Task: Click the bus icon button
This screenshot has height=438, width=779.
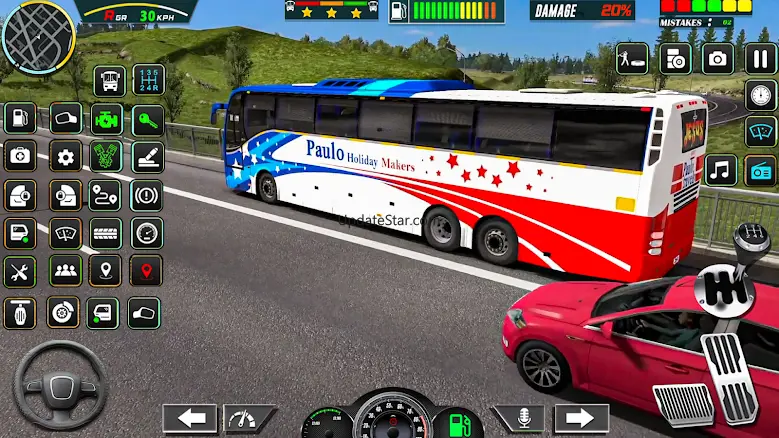Action: 109,80
